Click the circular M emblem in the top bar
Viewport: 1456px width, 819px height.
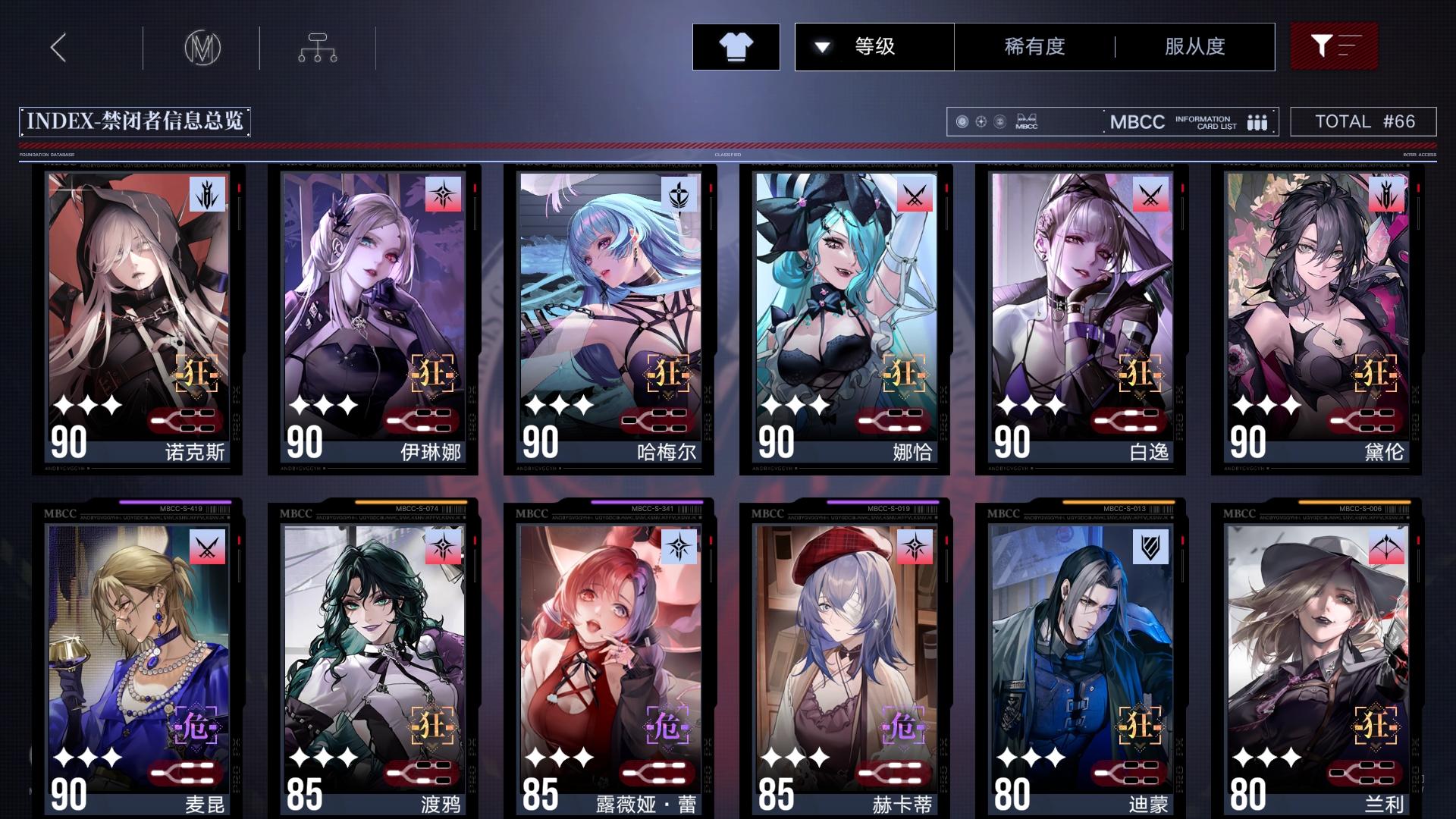(x=202, y=47)
